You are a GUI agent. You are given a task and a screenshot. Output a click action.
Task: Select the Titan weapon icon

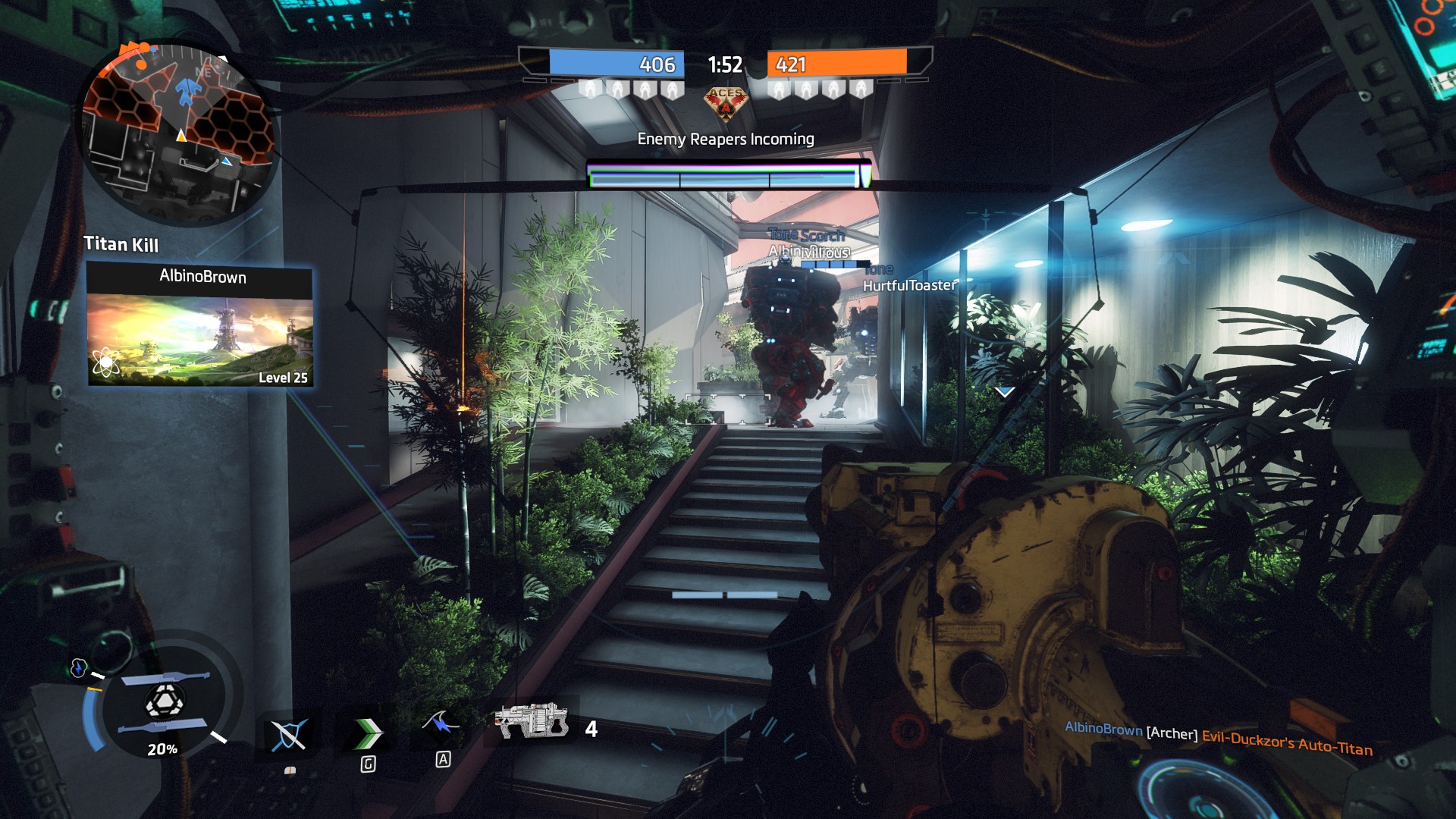point(532,720)
